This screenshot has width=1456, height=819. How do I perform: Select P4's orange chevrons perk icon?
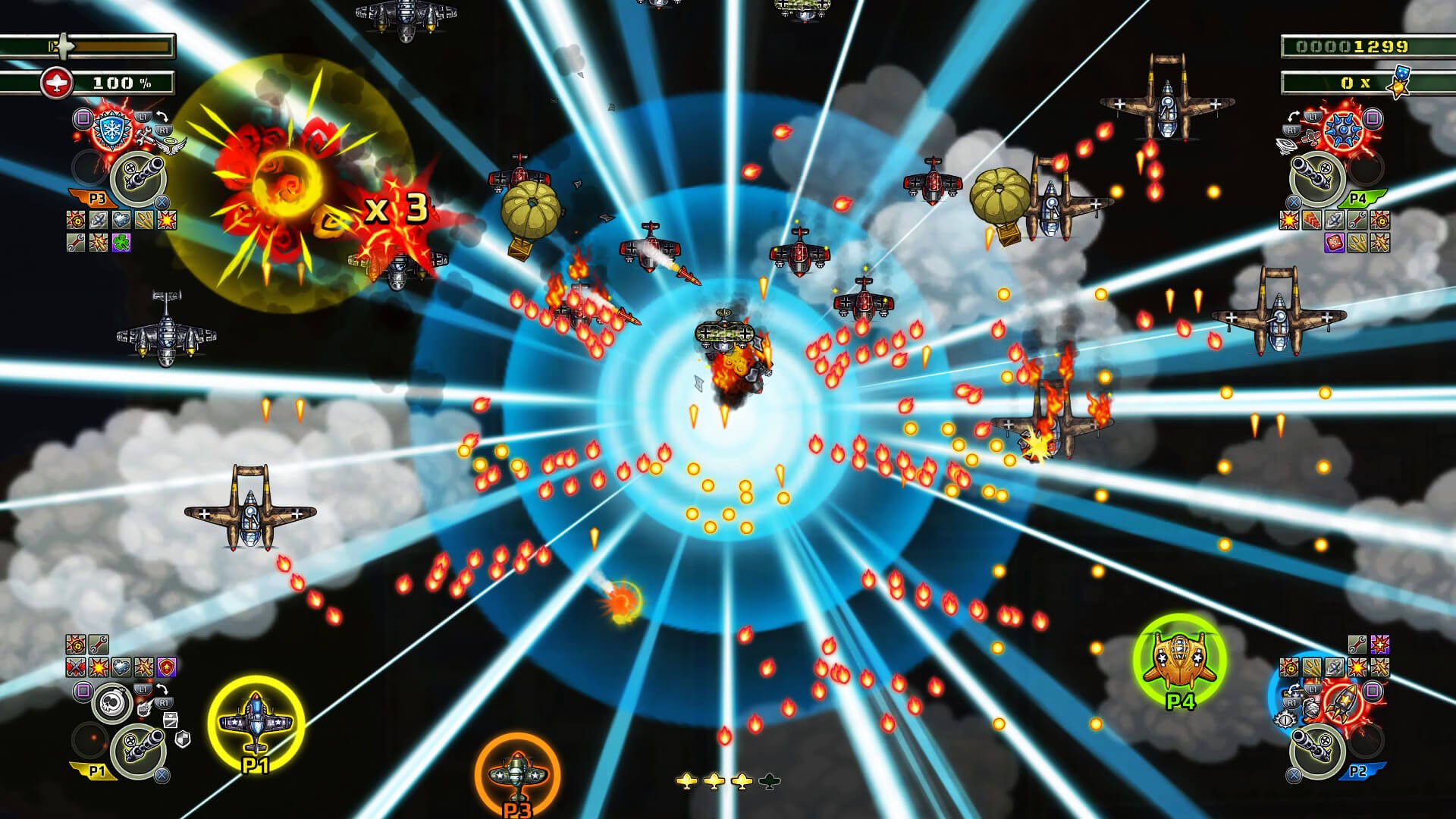[1311, 221]
